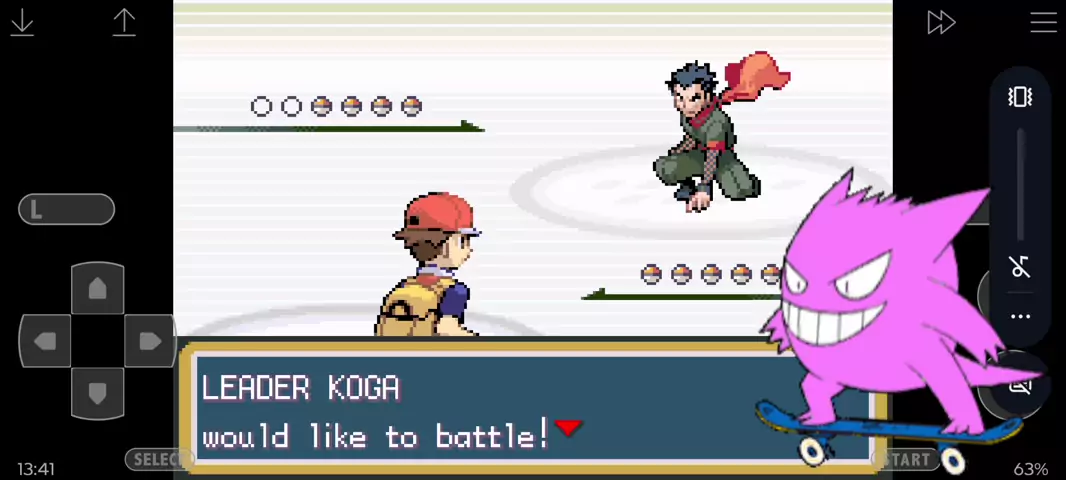Image resolution: width=1066 pixels, height=480 pixels.
Task: Tap the SELECT button
Action: tap(158, 459)
